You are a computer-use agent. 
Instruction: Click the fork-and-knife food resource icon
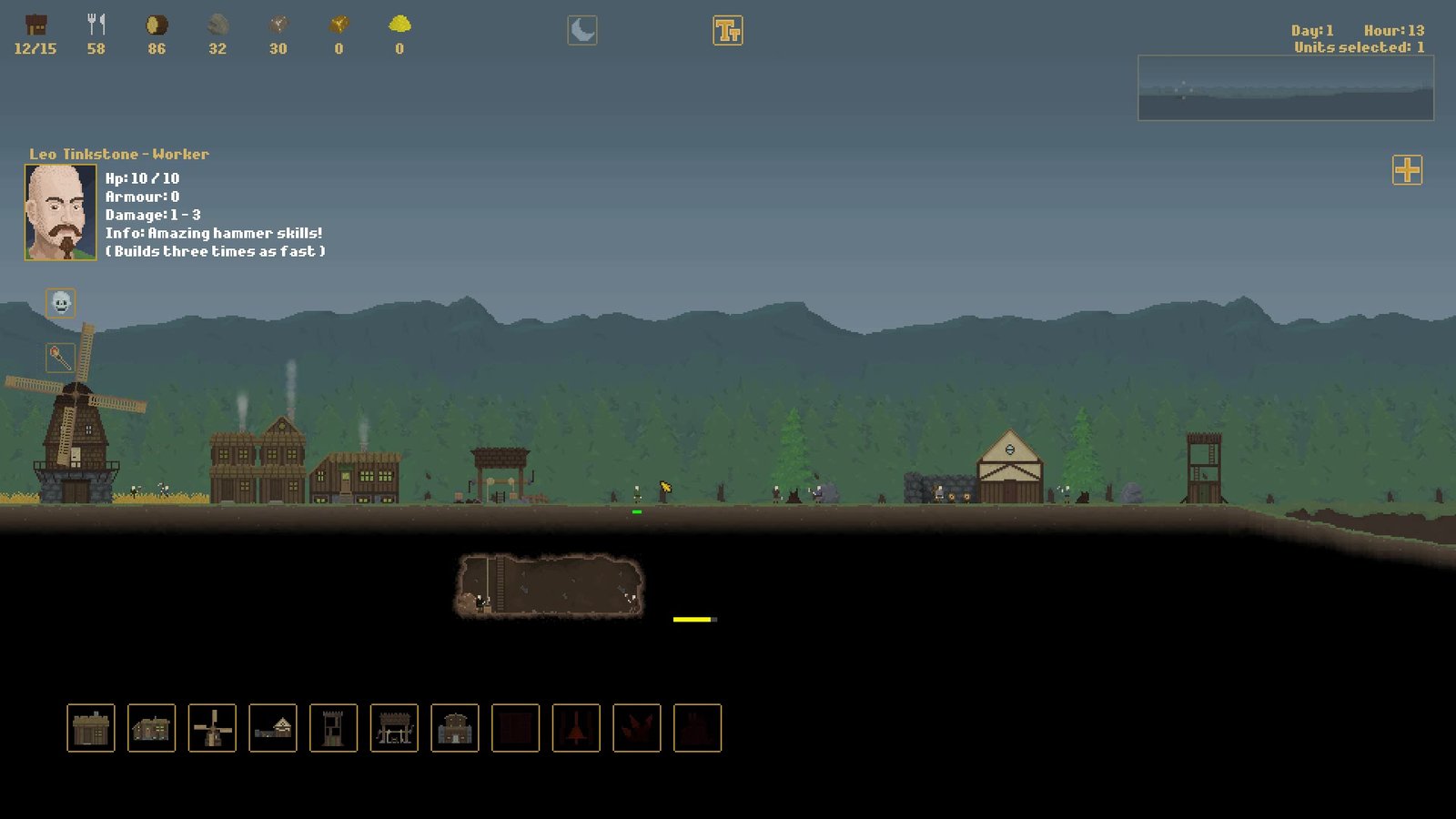pos(97,23)
